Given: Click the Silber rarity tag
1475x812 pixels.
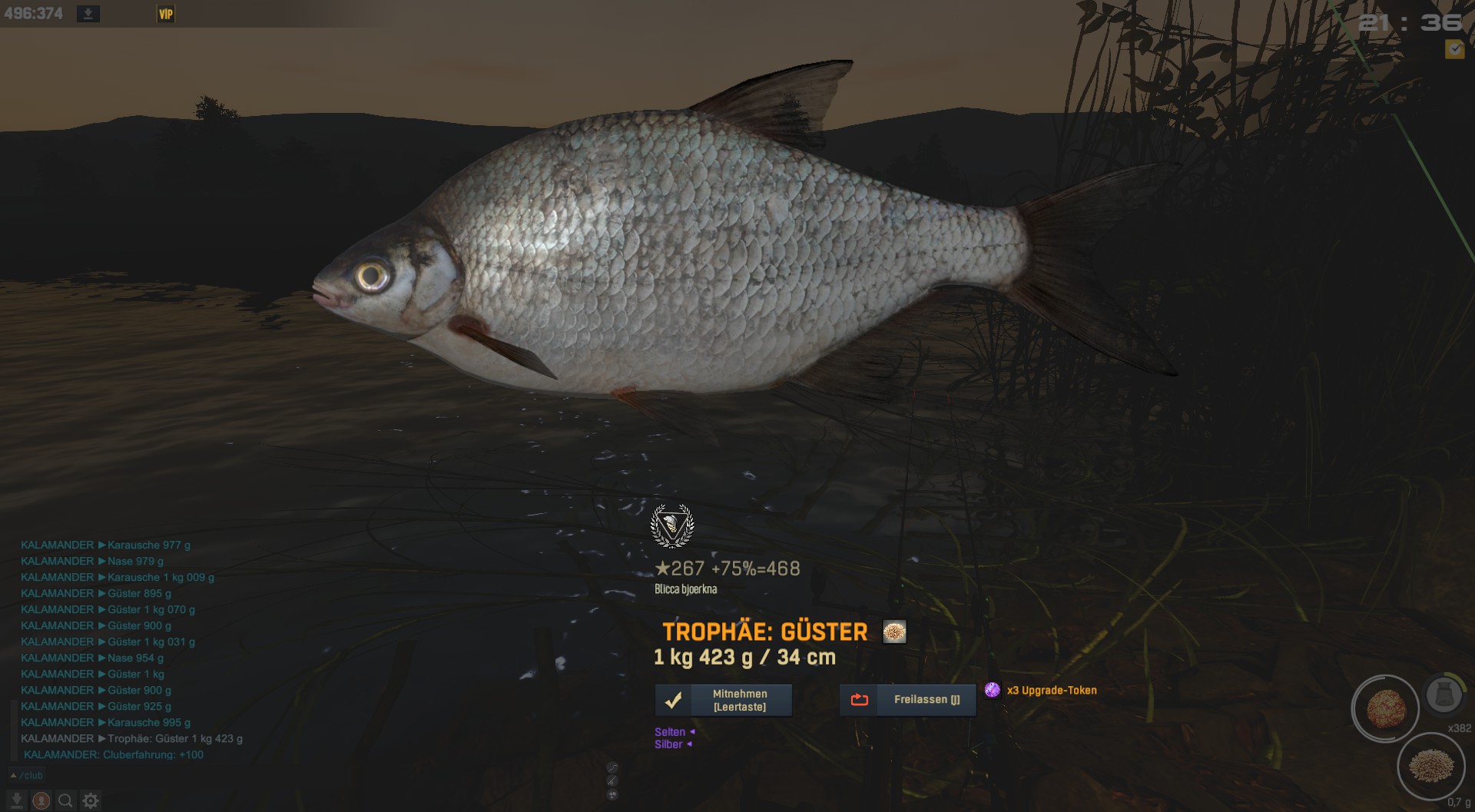Looking at the screenshot, I should [668, 744].
